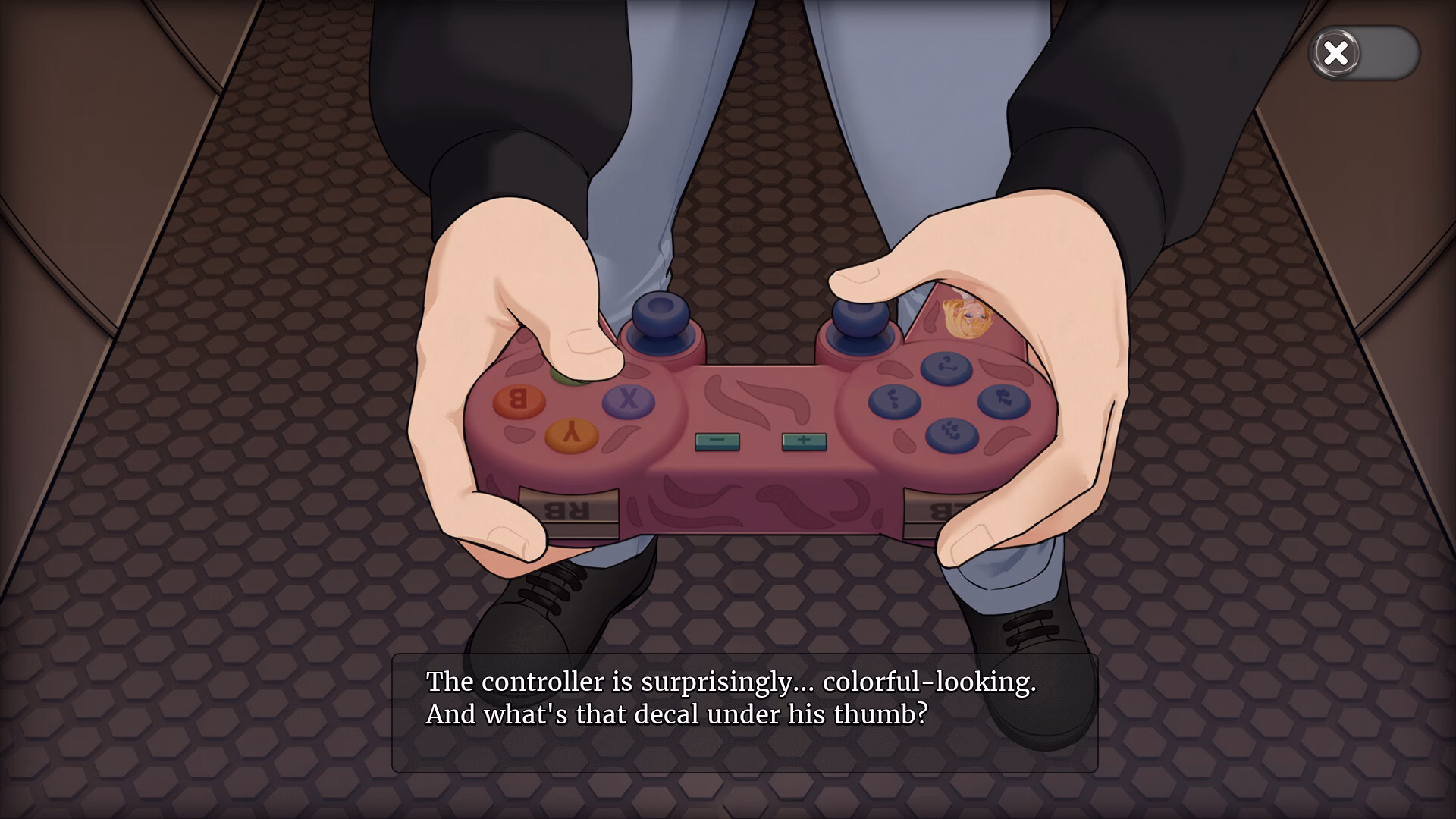The height and width of the screenshot is (819, 1456).
Task: Click the minus button on the controller
Action: click(x=716, y=439)
